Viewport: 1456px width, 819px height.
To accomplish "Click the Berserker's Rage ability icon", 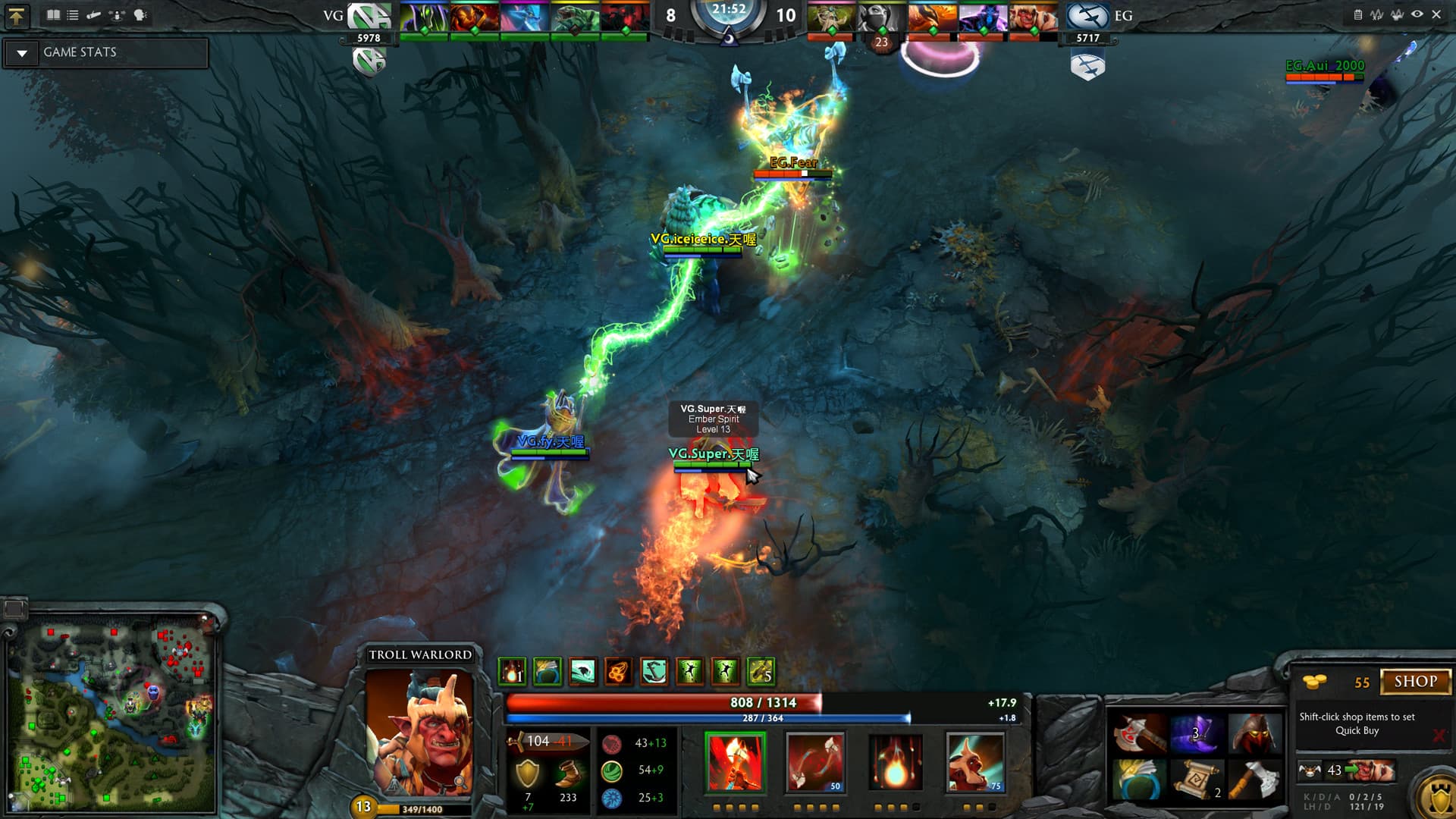I will click(736, 761).
